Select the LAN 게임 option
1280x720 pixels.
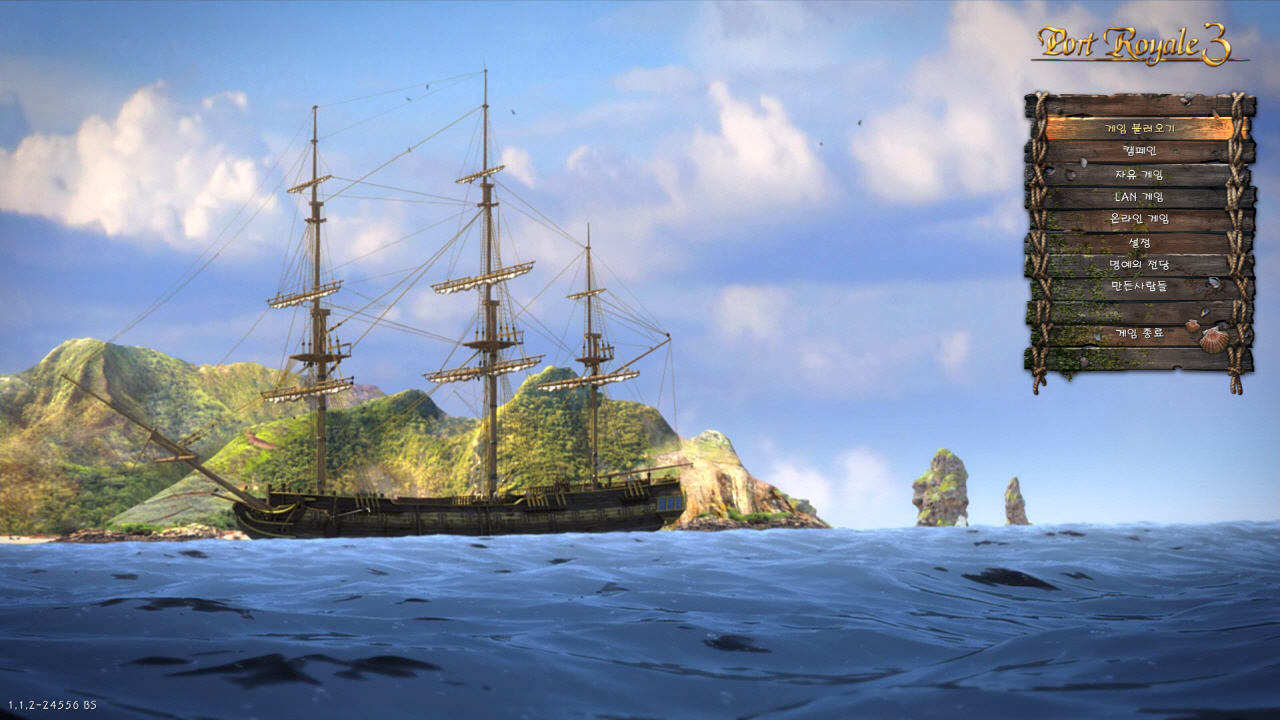[1139, 197]
